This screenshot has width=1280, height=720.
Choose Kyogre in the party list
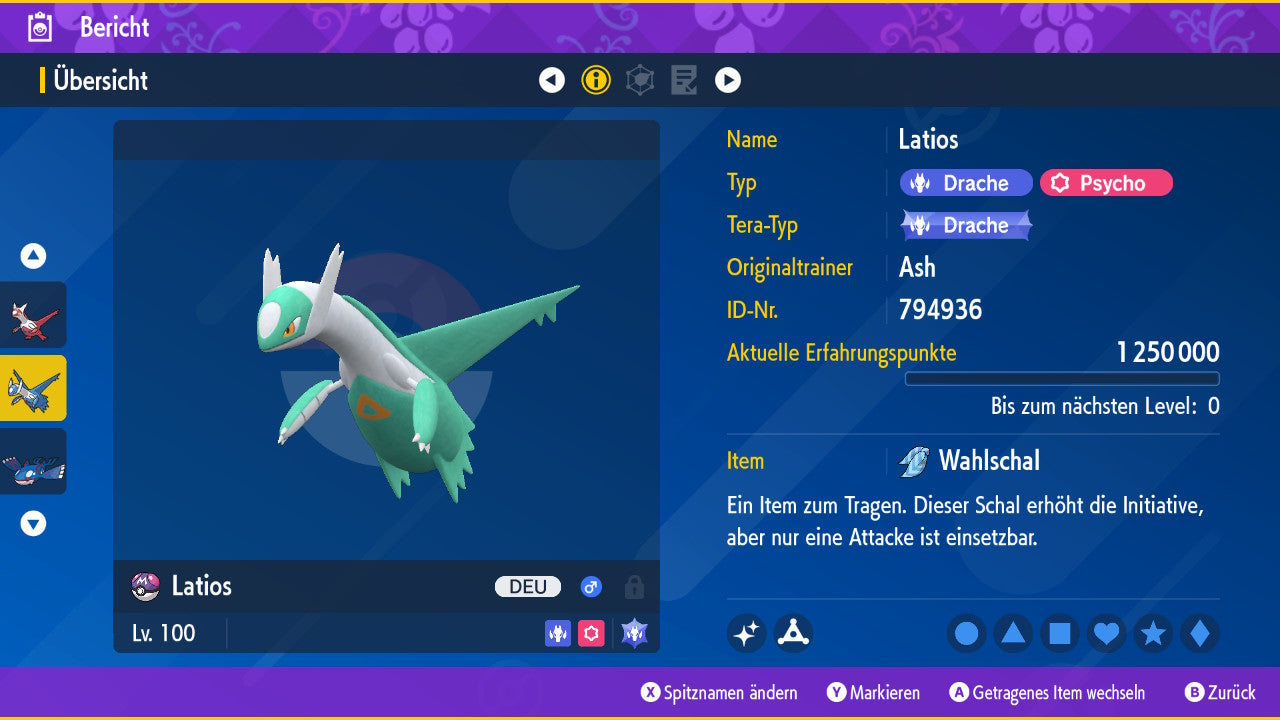34,461
